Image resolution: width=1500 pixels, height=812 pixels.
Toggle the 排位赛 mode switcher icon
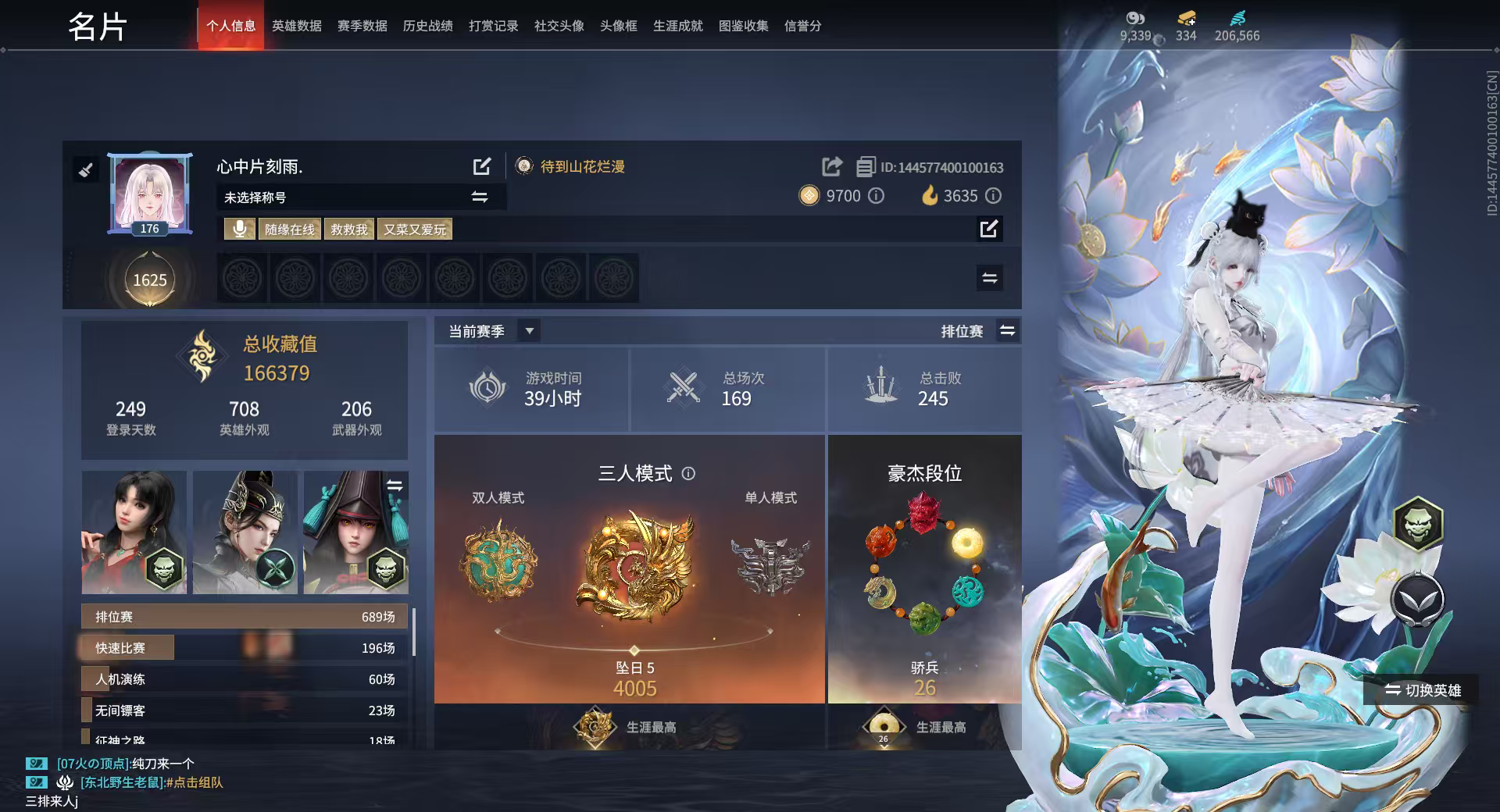coord(1008,330)
